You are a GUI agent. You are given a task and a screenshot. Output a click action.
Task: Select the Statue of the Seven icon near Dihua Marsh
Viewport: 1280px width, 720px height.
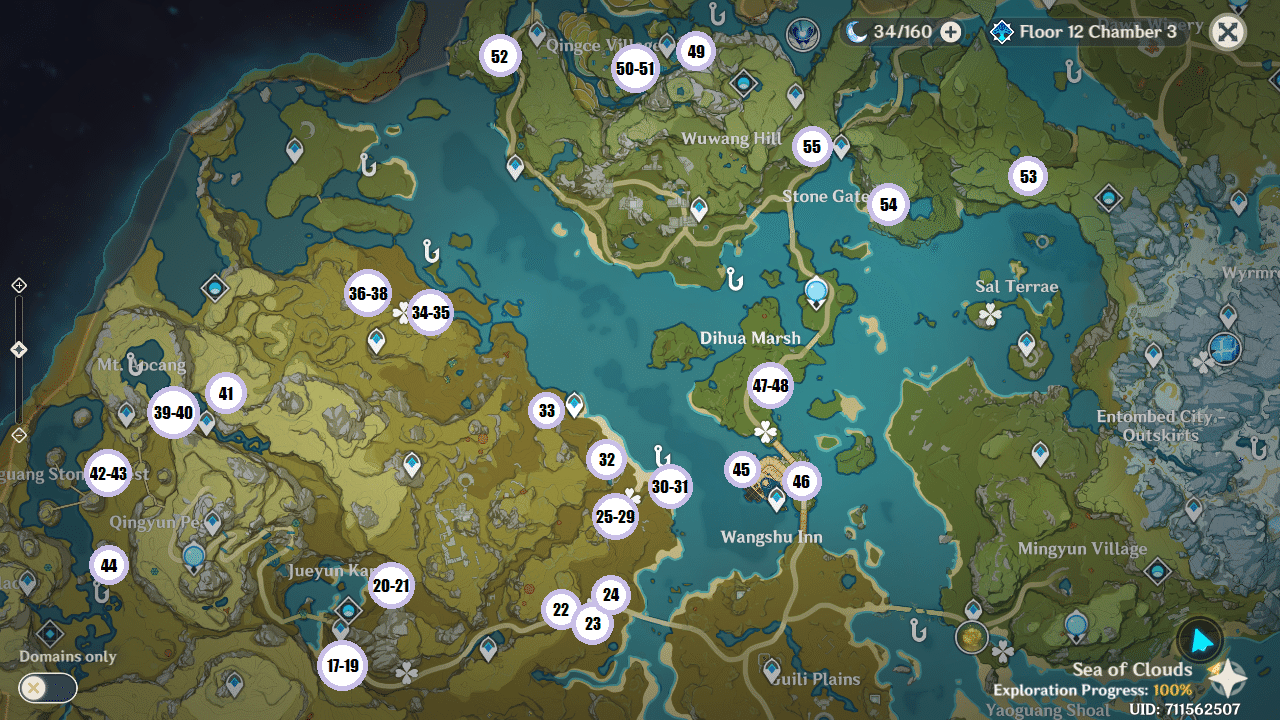[816, 289]
